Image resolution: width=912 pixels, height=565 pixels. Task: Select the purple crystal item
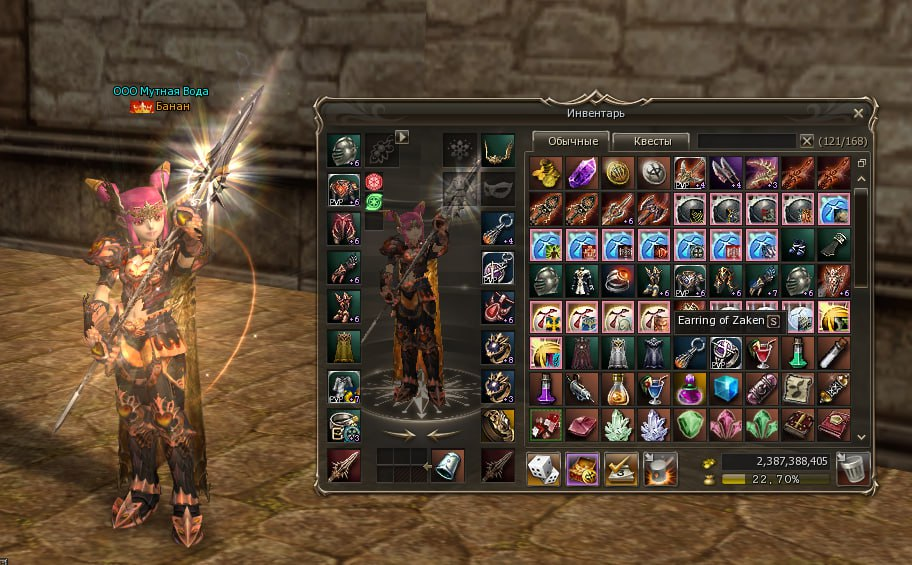click(580, 171)
